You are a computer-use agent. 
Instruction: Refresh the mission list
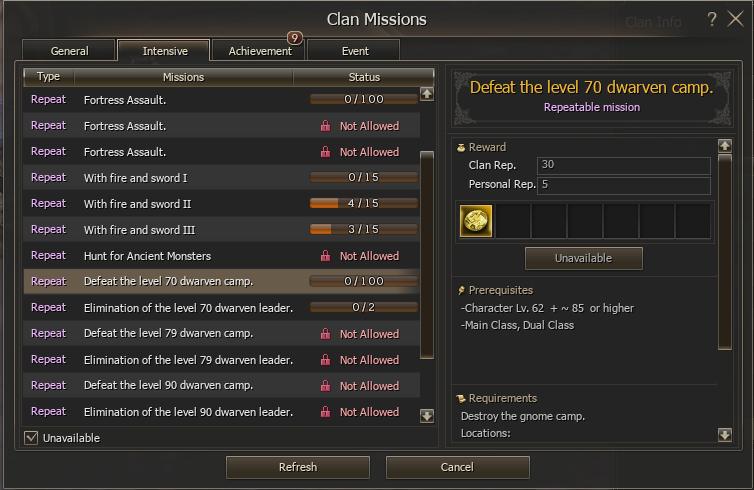(298, 467)
